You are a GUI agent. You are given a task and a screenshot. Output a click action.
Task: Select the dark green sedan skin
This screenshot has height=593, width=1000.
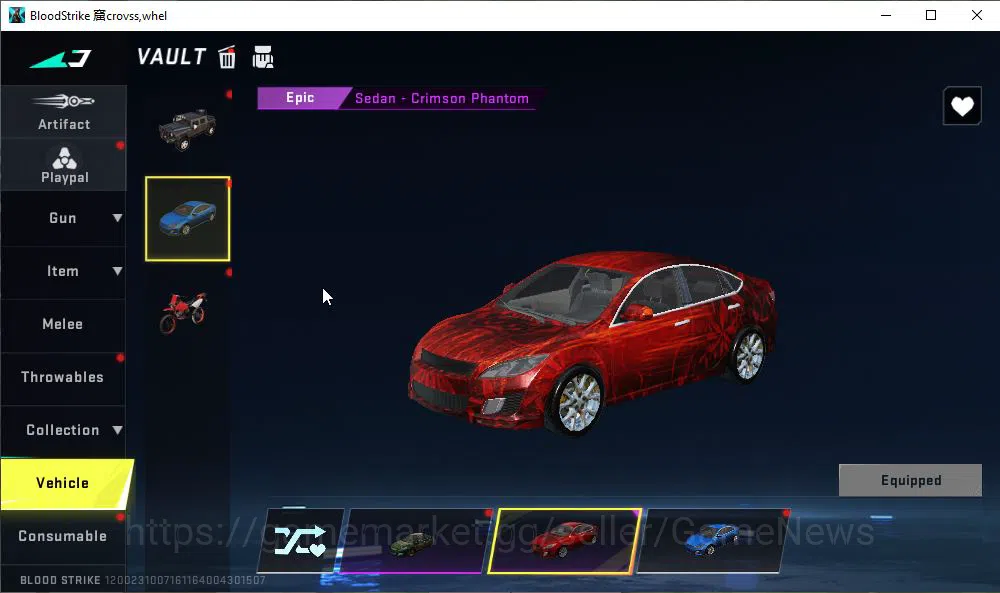pyautogui.click(x=414, y=541)
